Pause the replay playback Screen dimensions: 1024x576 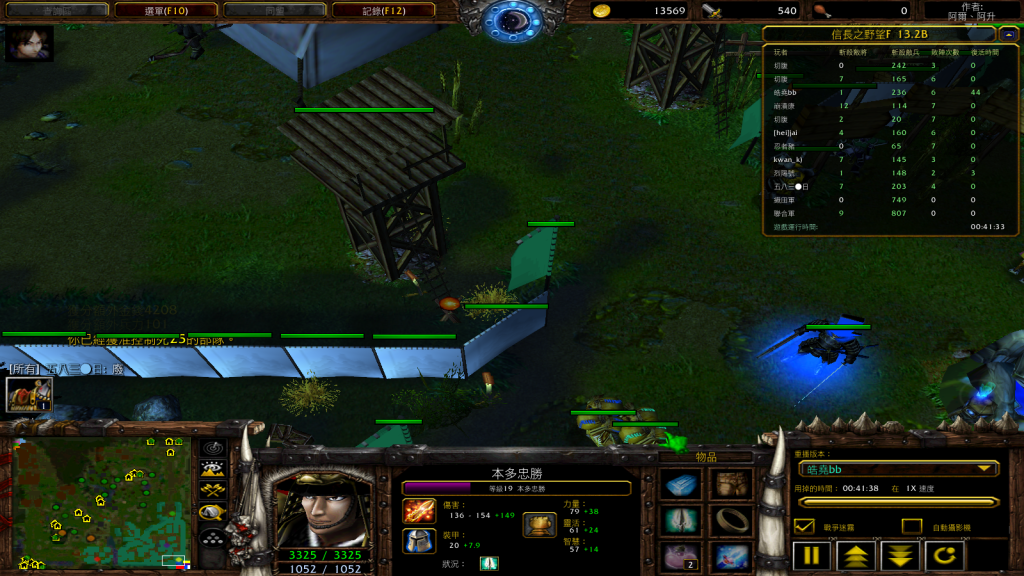point(812,555)
